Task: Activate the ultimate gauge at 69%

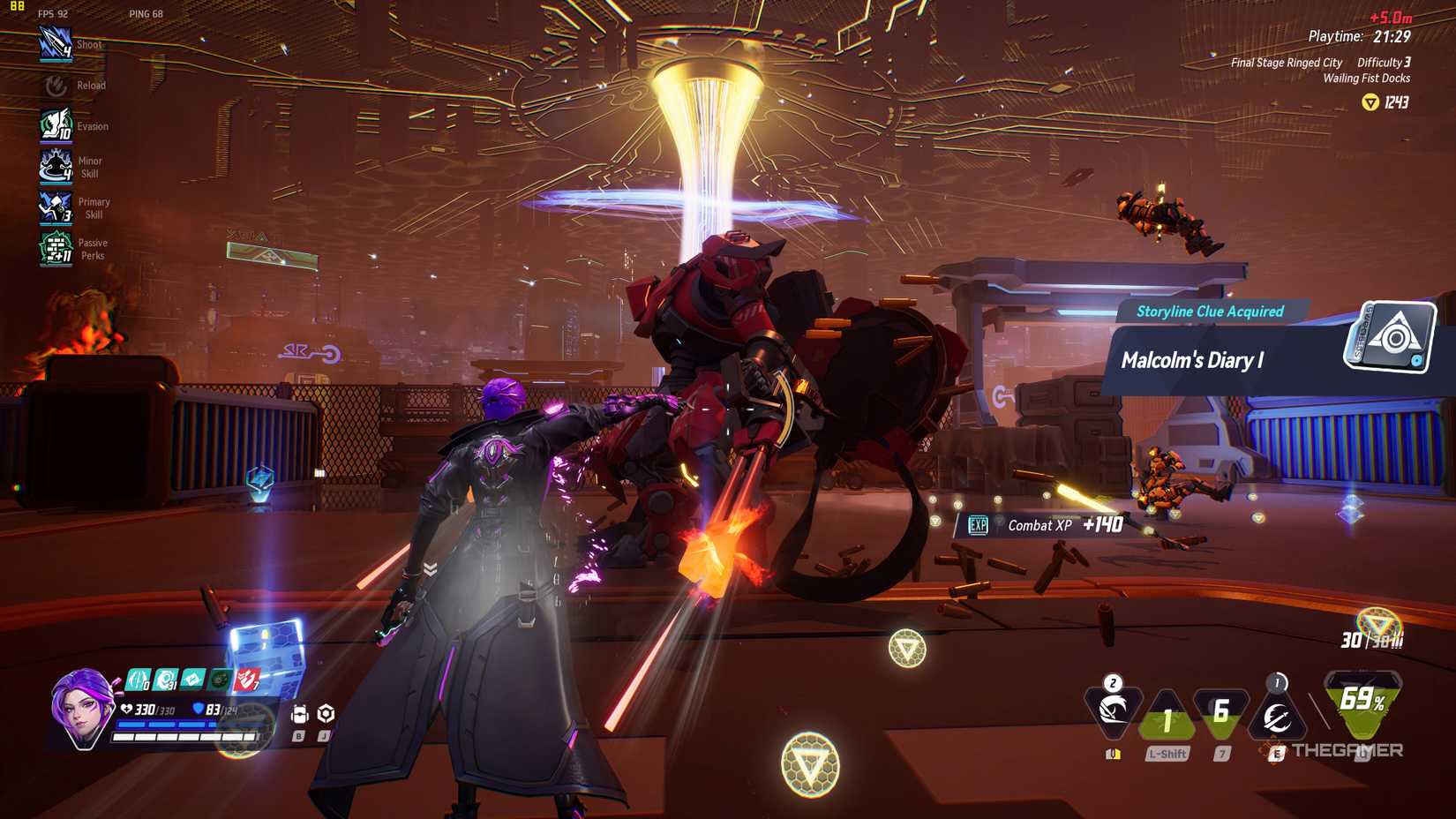Action: tap(1362, 703)
